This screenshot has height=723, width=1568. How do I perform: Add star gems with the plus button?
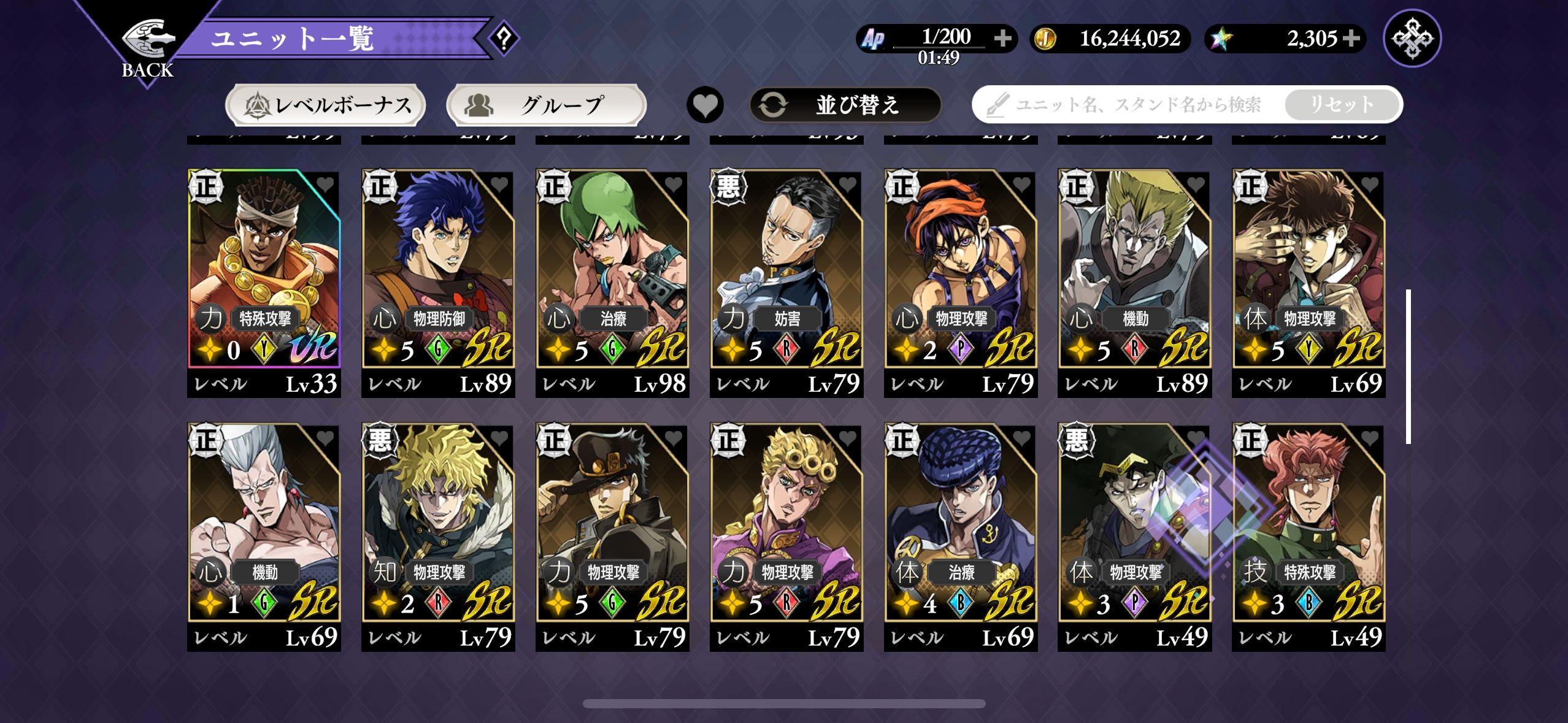1351,39
